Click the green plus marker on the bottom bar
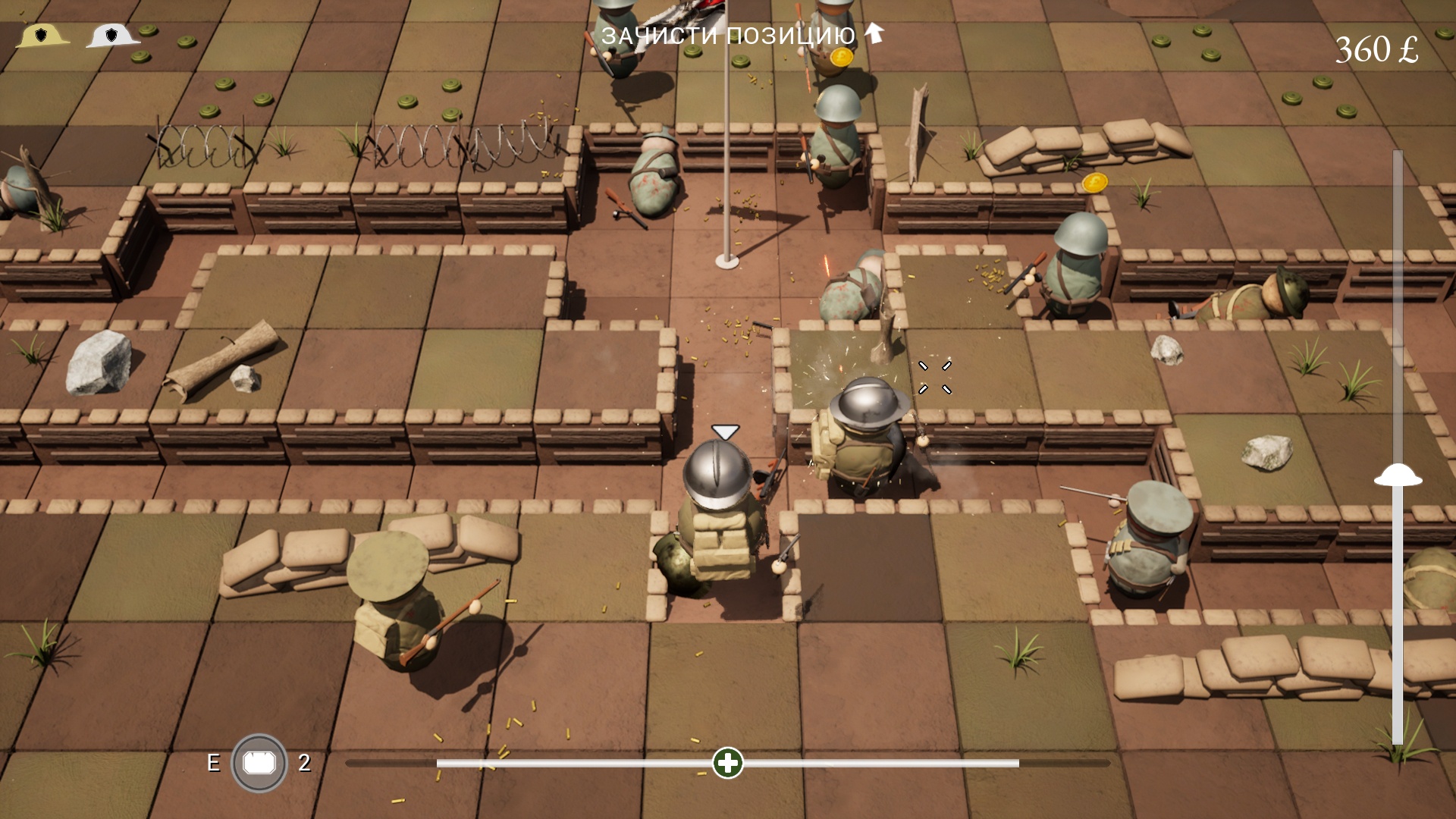Viewport: 1456px width, 819px height. 728,763
